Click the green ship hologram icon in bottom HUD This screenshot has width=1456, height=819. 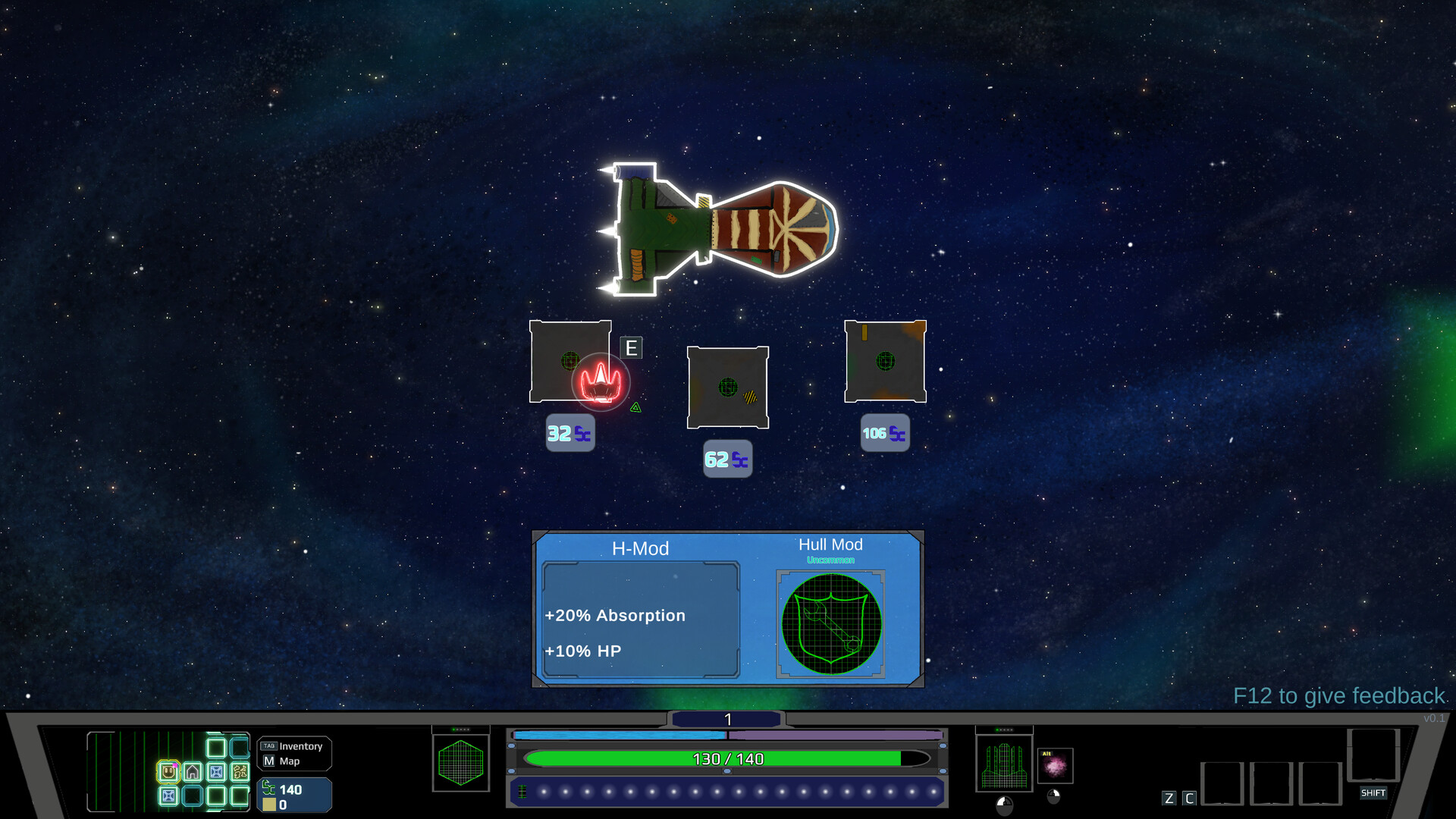point(1003,764)
